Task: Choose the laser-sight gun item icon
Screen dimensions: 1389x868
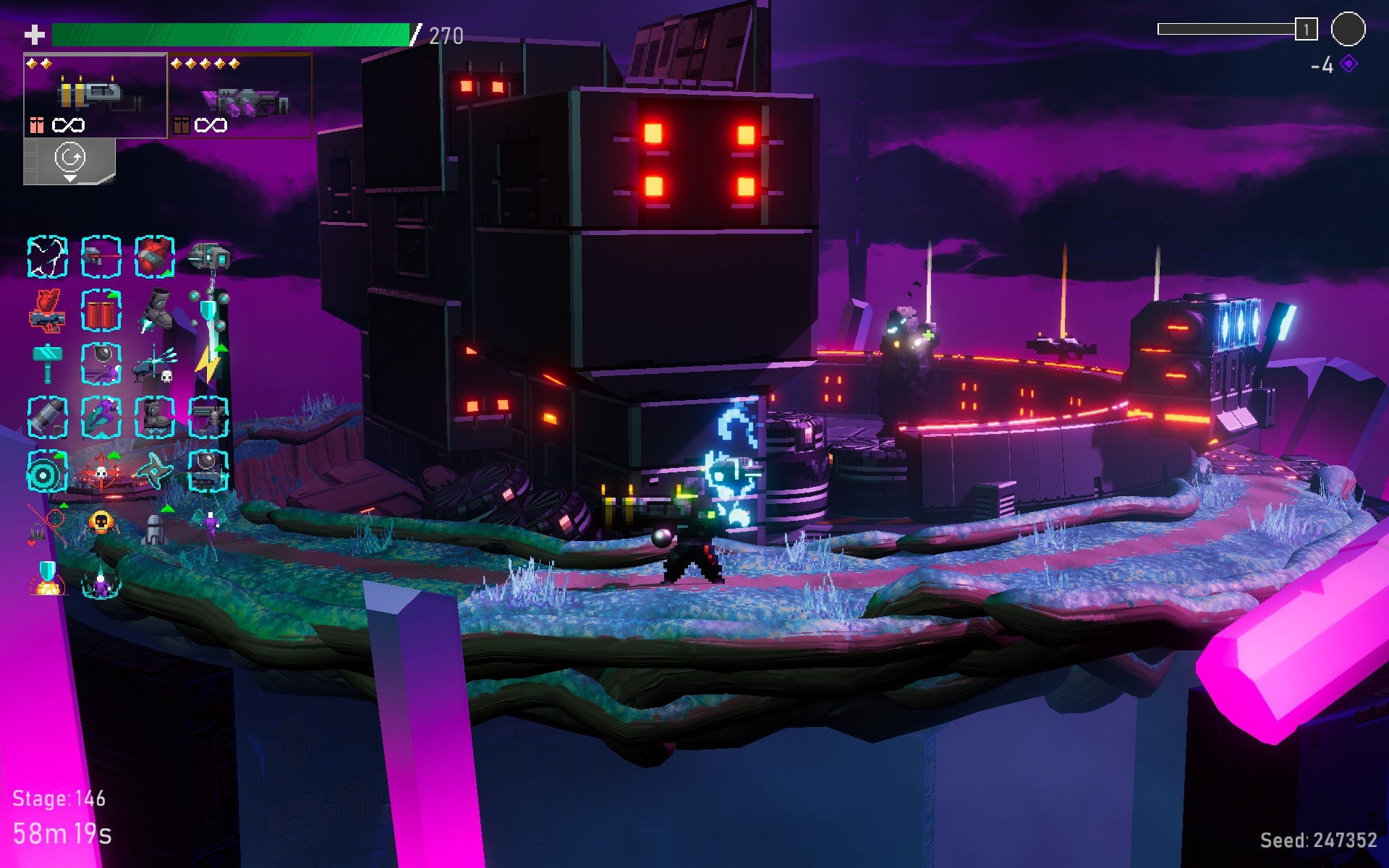Action: pos(101,256)
